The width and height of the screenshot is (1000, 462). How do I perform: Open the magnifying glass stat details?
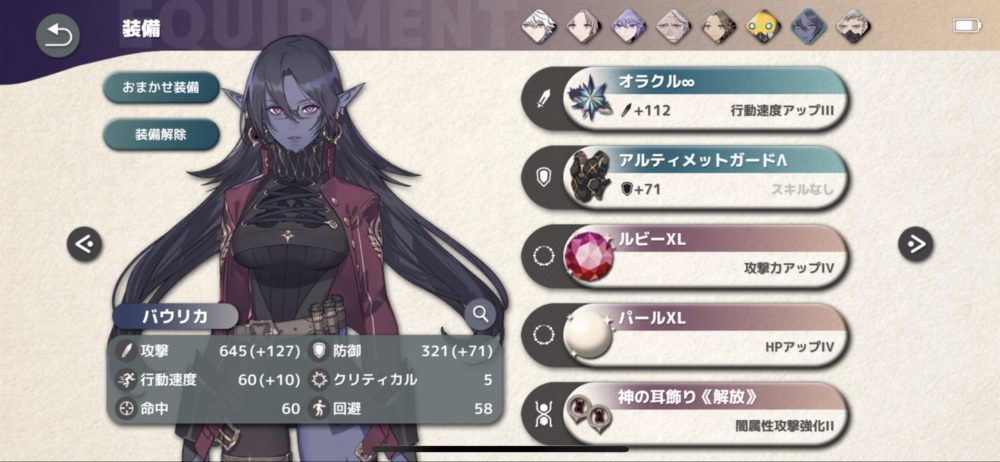[x=481, y=314]
